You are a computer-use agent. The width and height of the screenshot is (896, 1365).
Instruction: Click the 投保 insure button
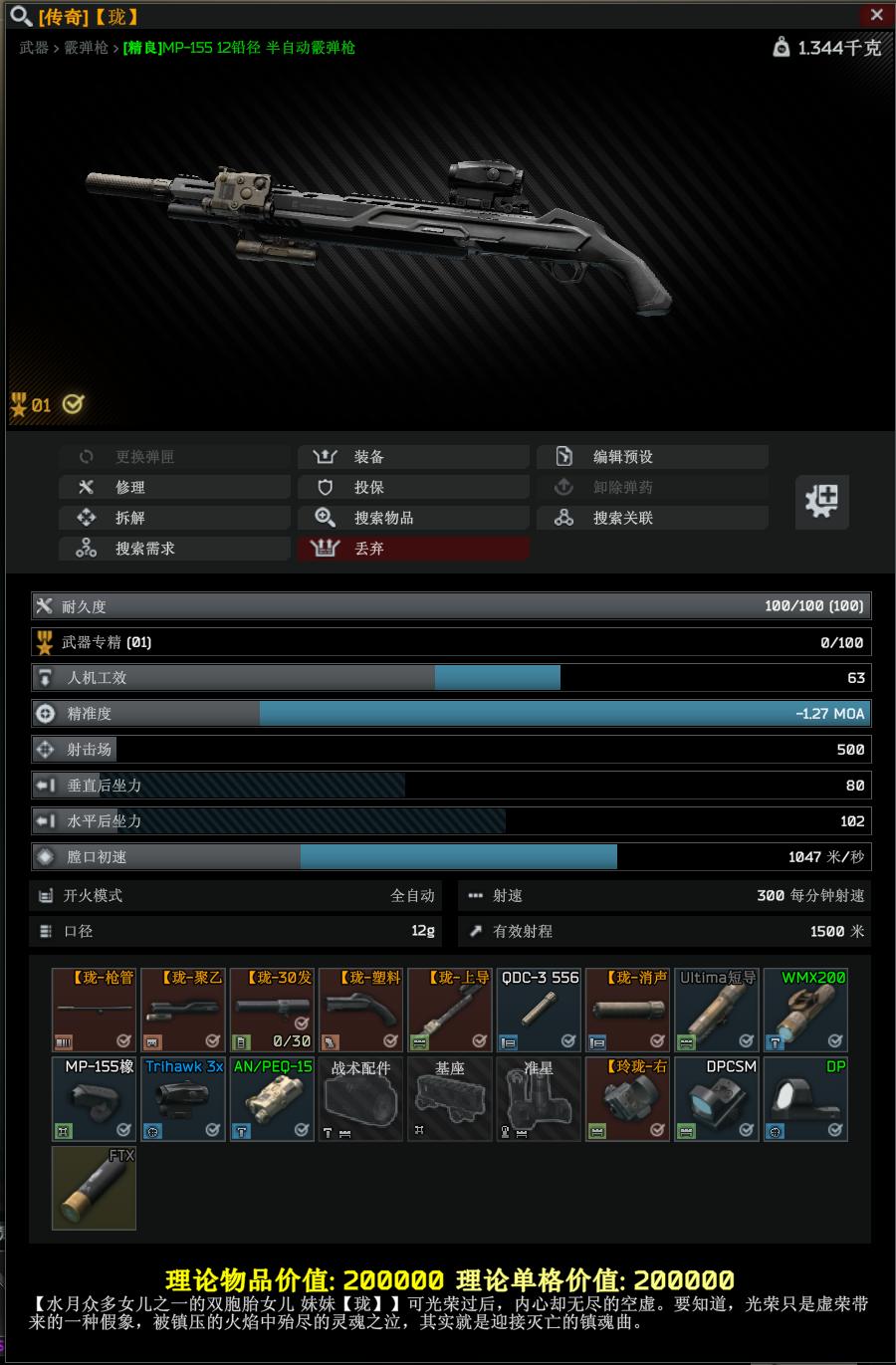coord(413,487)
